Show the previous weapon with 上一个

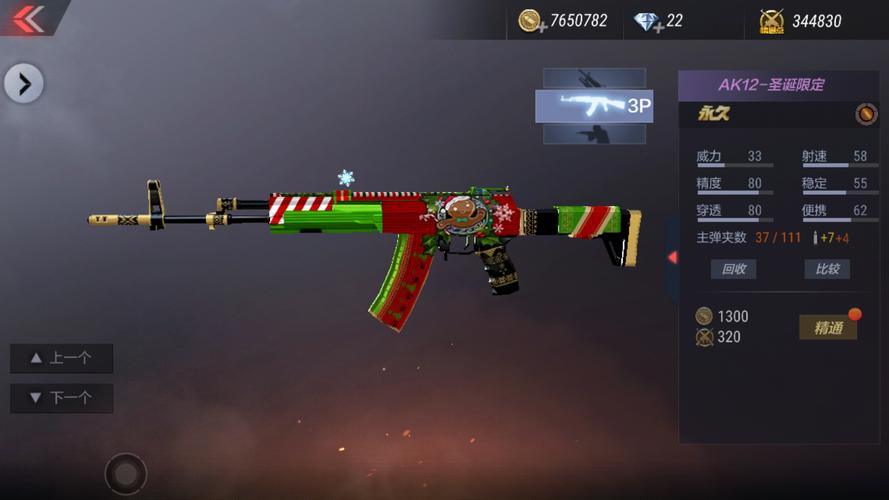point(61,358)
